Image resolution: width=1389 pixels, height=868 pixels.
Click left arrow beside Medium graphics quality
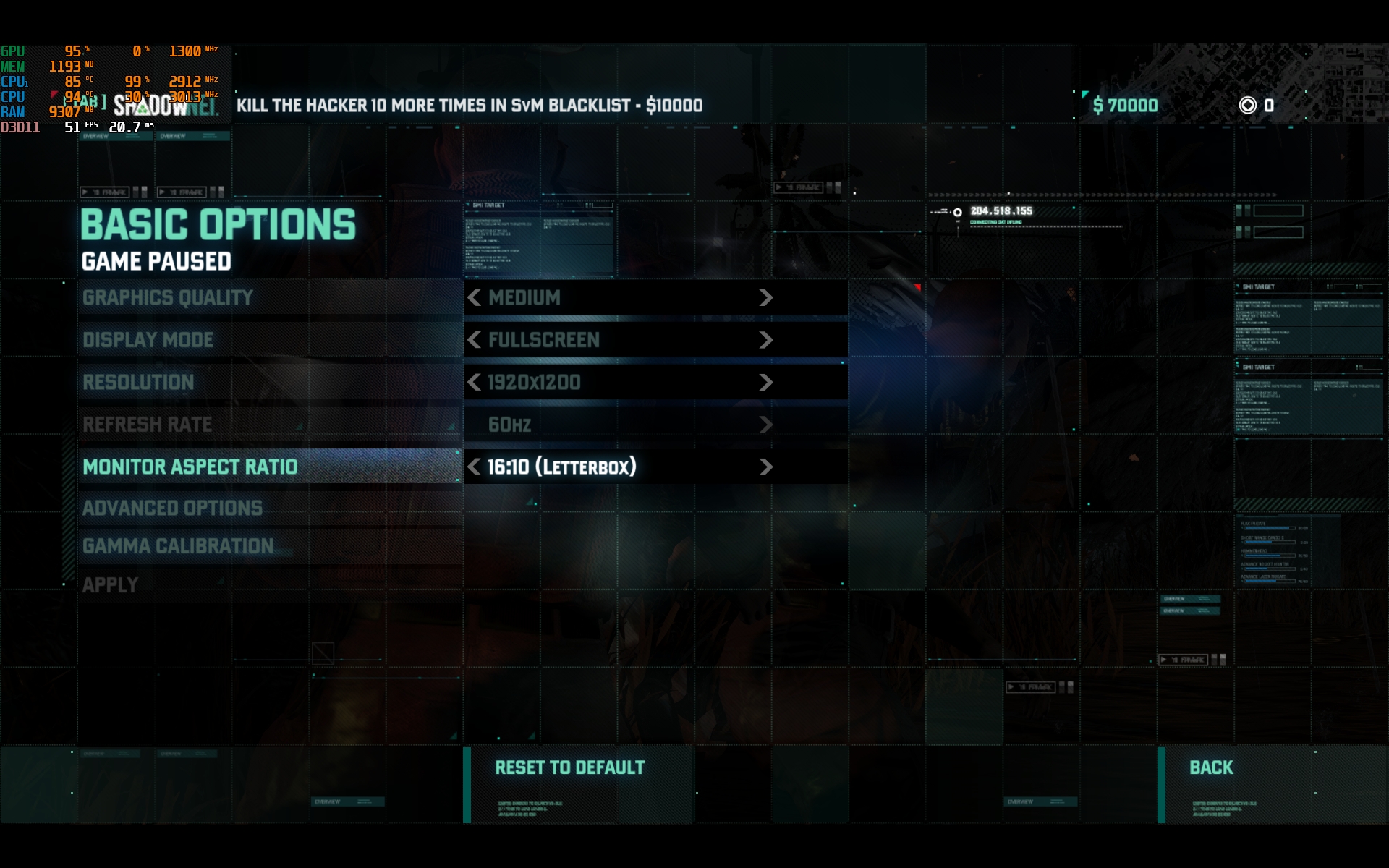tap(475, 297)
